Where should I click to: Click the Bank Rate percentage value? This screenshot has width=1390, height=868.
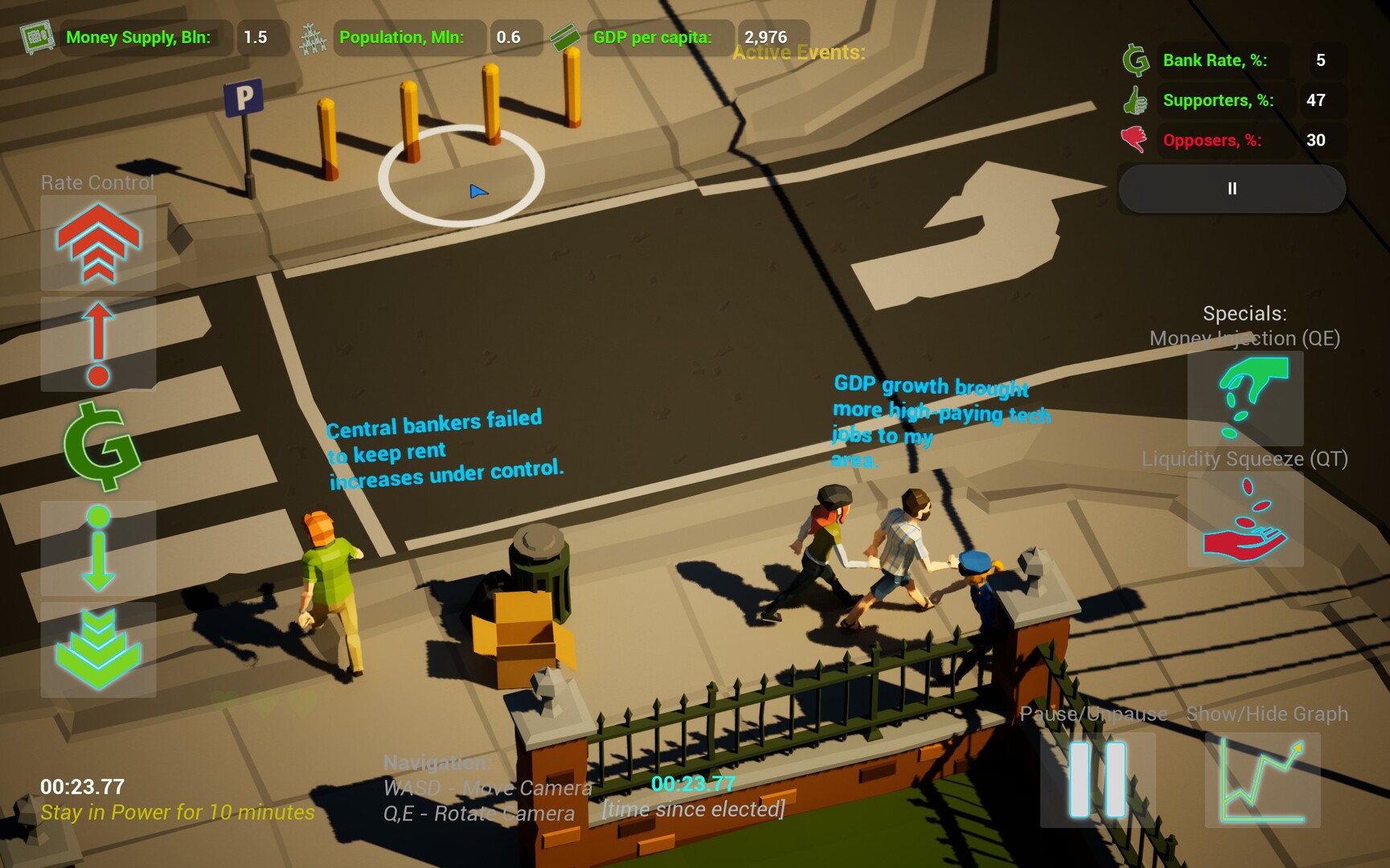click(x=1321, y=60)
